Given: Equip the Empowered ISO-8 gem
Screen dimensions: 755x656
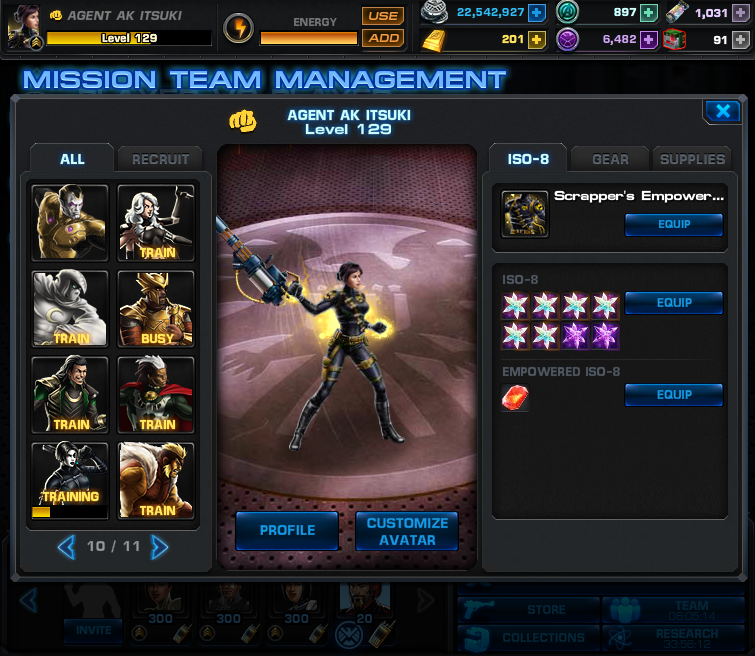Looking at the screenshot, I should (x=673, y=395).
